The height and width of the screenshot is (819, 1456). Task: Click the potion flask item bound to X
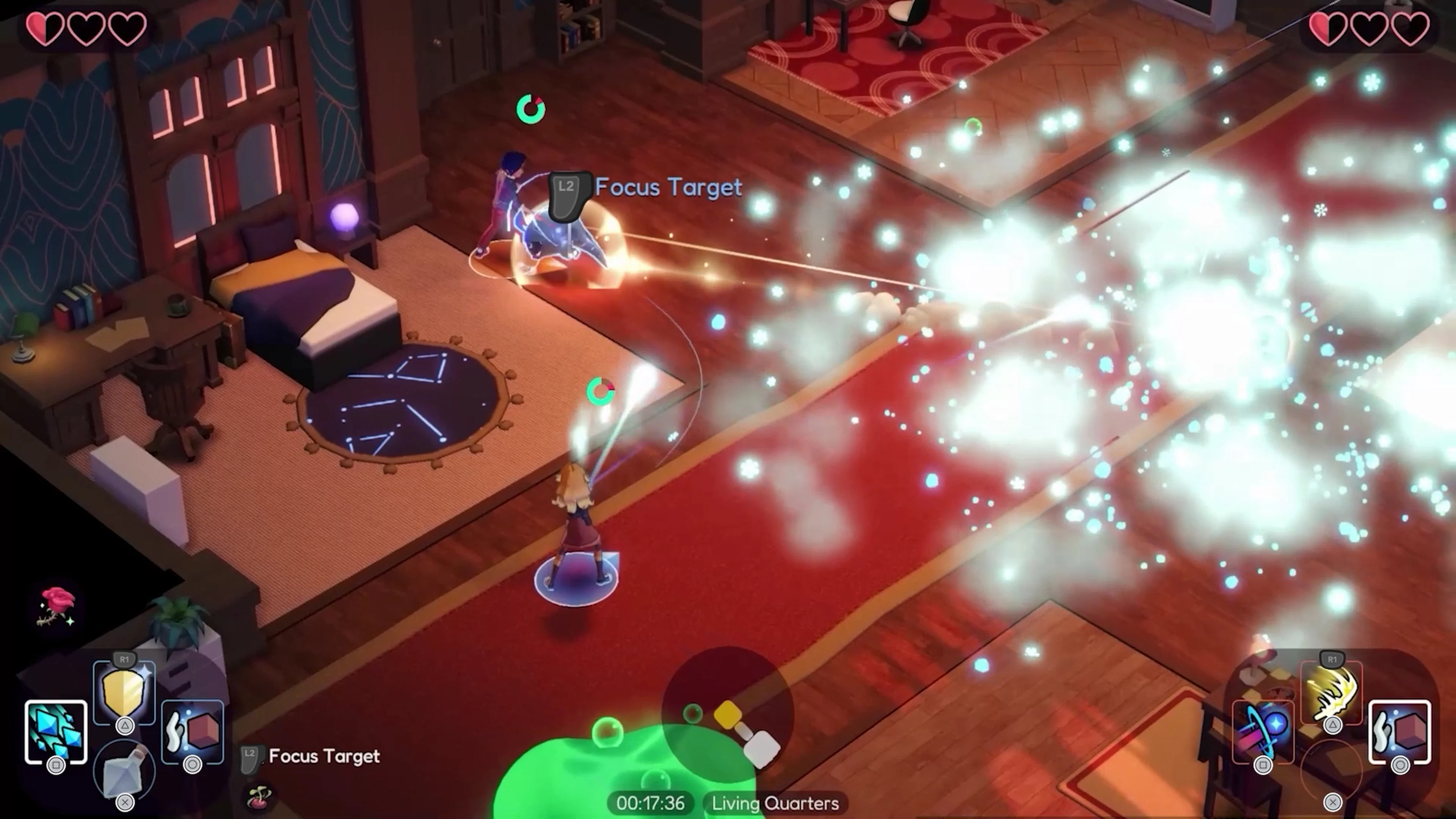[124, 773]
